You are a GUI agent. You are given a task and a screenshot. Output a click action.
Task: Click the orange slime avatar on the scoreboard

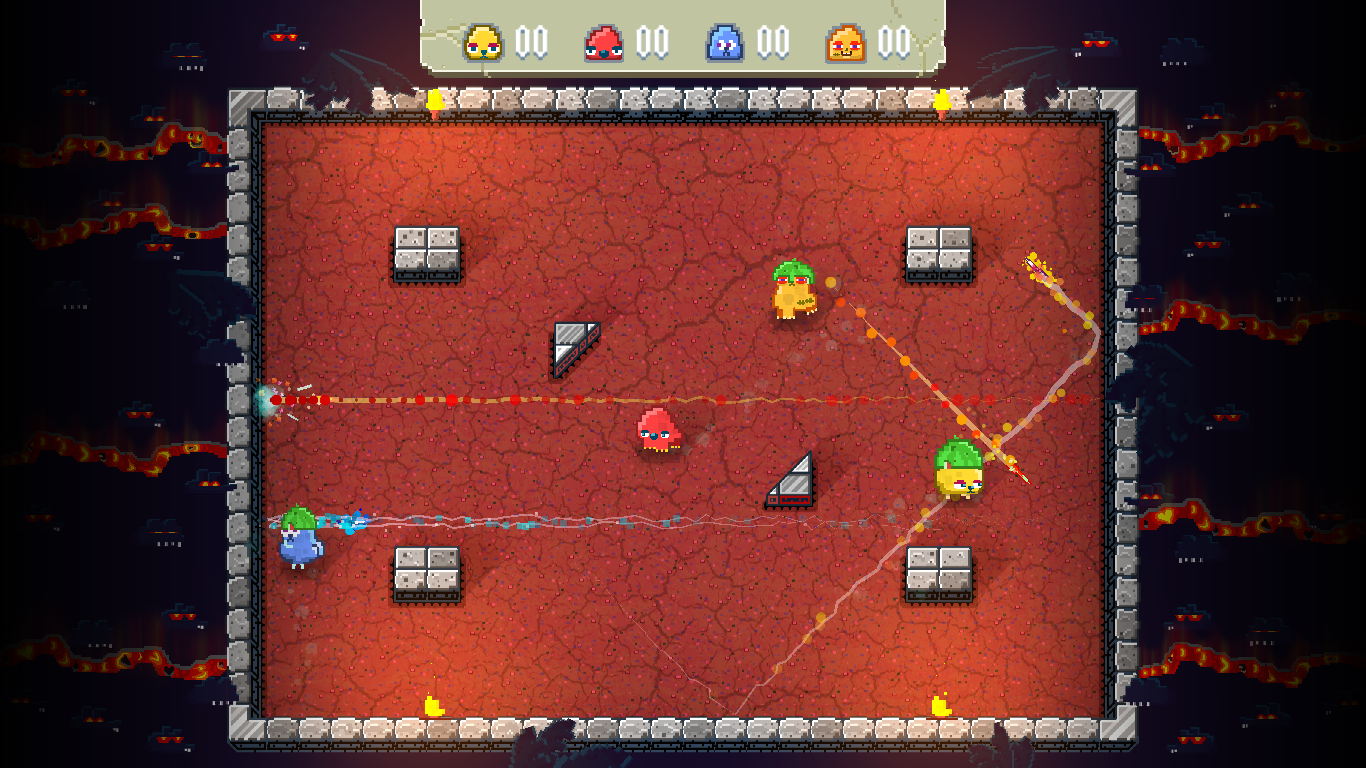(846, 43)
